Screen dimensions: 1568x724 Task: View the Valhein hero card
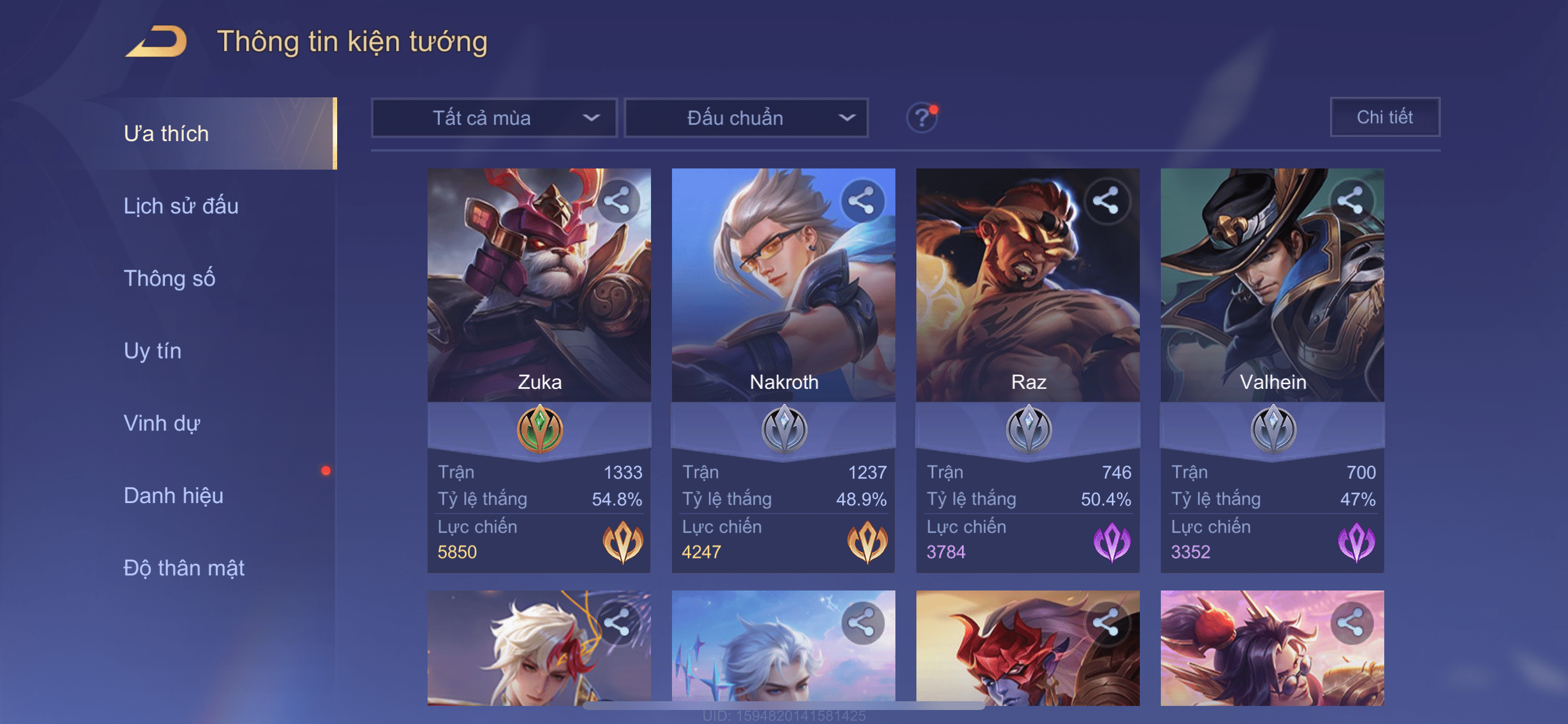click(1272, 304)
